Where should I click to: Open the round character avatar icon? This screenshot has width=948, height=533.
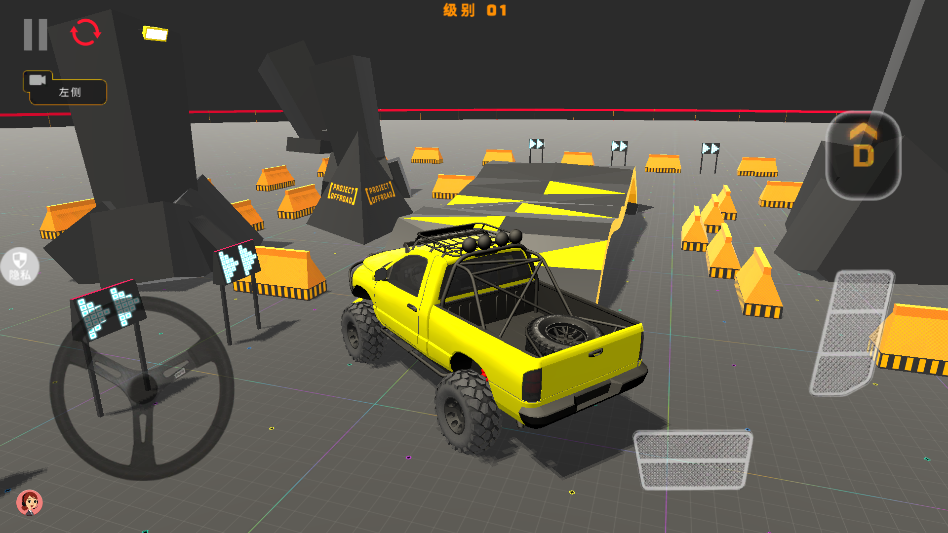click(x=30, y=501)
